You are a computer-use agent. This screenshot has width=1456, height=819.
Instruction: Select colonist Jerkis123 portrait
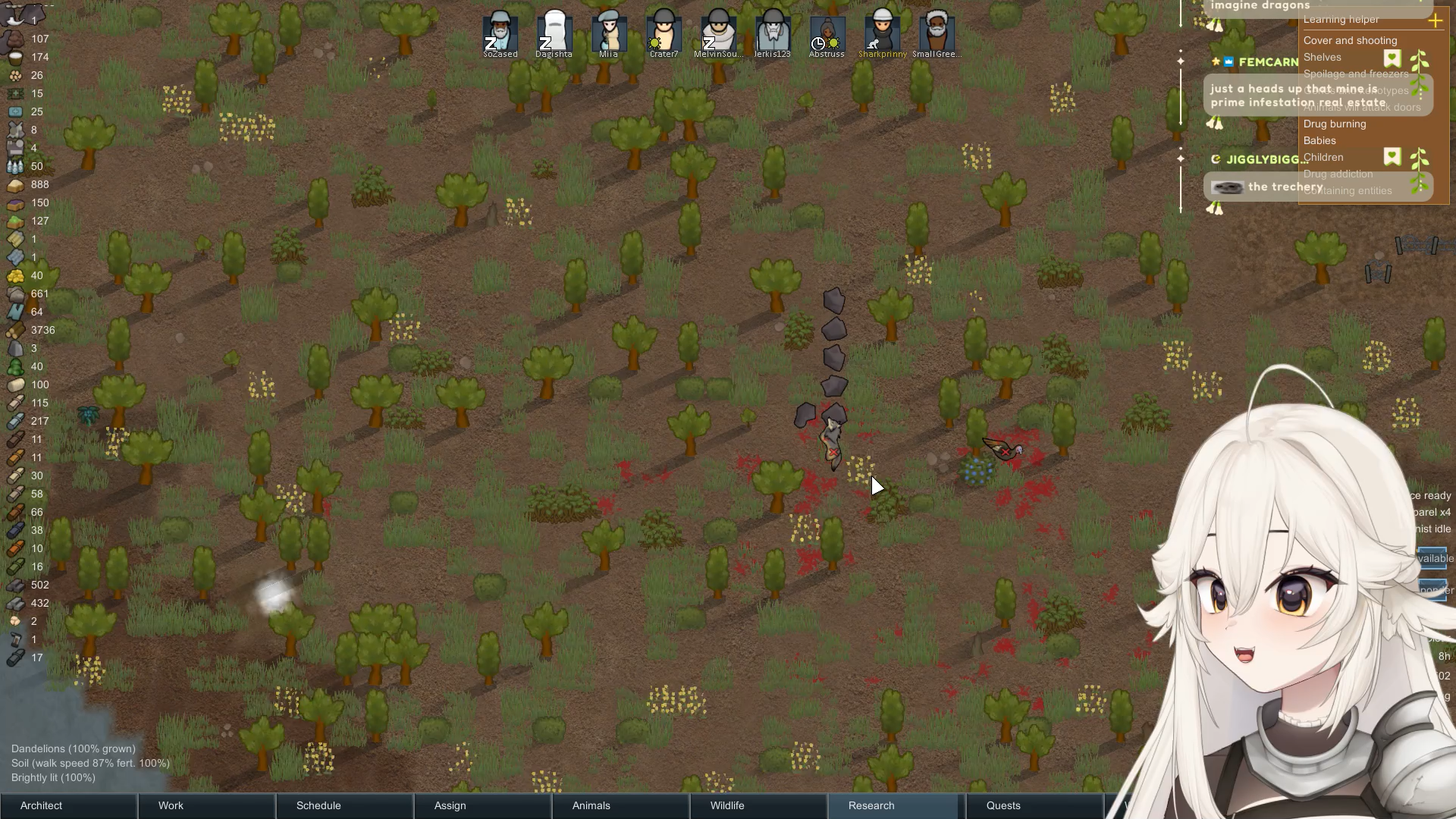tap(772, 33)
